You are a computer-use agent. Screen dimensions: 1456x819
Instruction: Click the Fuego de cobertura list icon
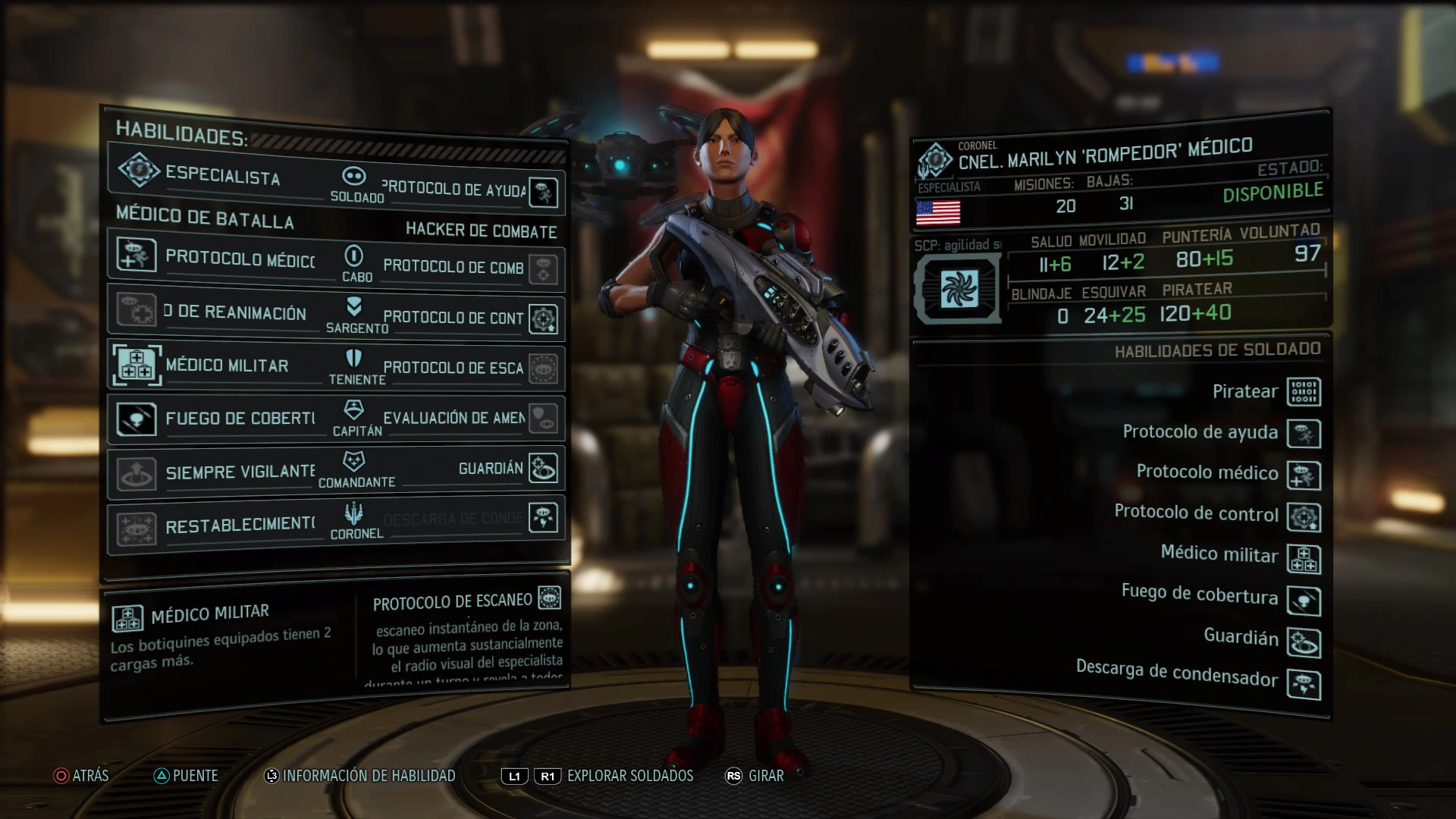(1304, 601)
